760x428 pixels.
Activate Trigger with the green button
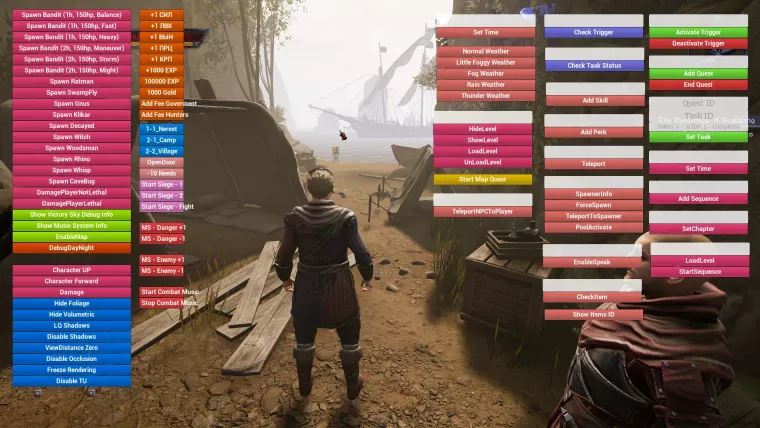698,32
